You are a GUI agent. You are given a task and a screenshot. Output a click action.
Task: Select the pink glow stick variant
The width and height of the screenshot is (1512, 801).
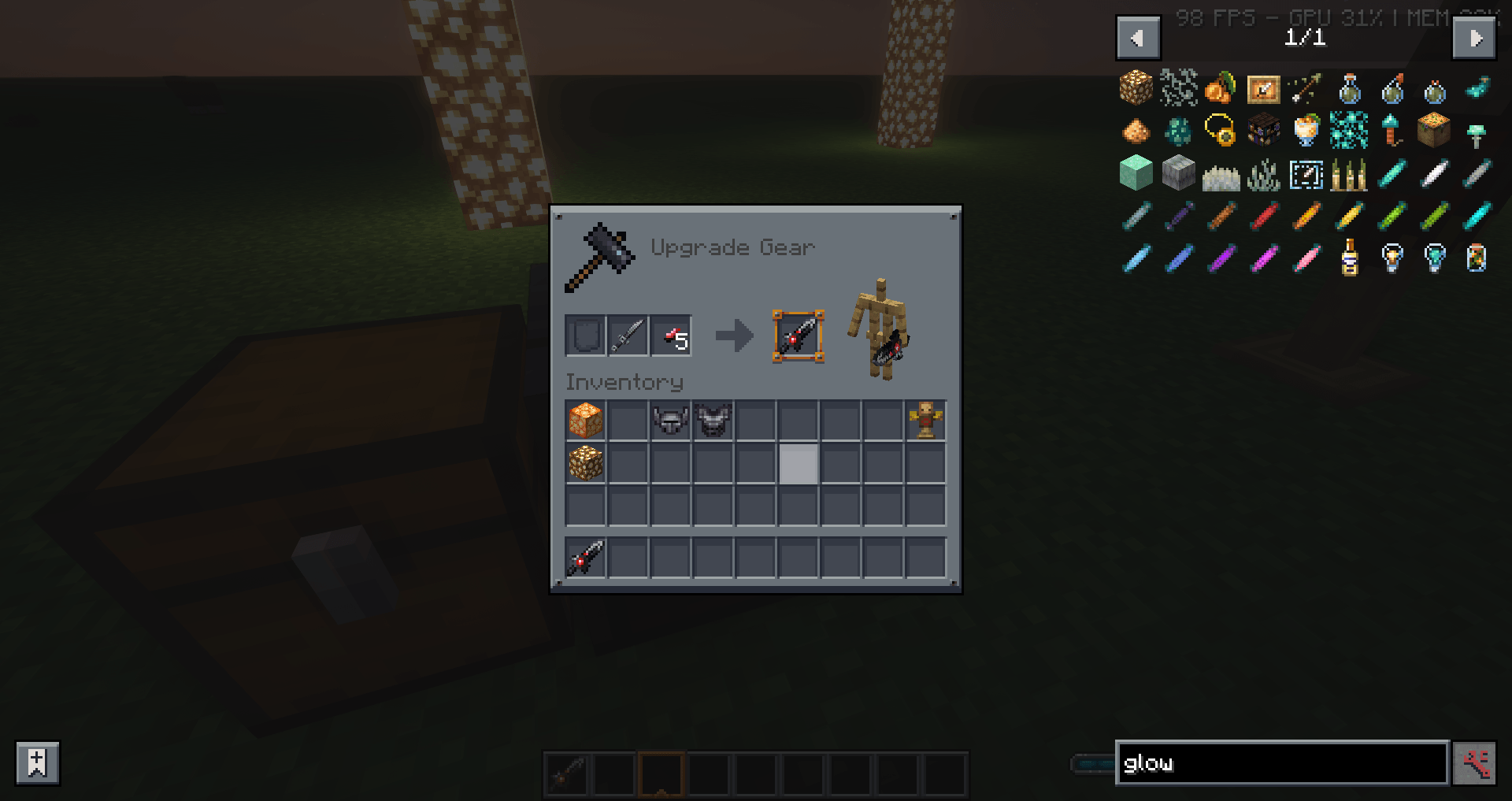1306,258
